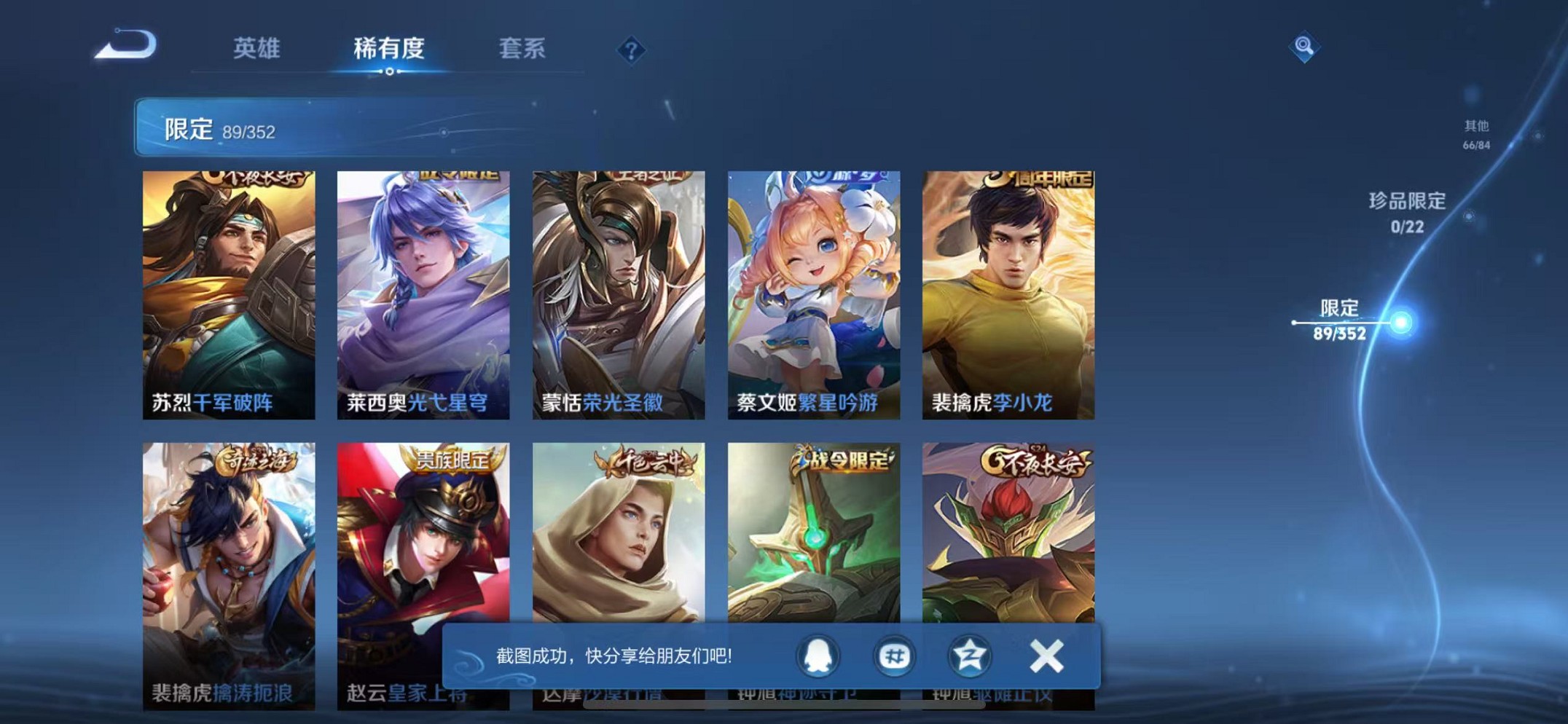Screen dimensions: 1568x724
Task: Share the screenshot to Qzone star icon
Action: pos(971,656)
